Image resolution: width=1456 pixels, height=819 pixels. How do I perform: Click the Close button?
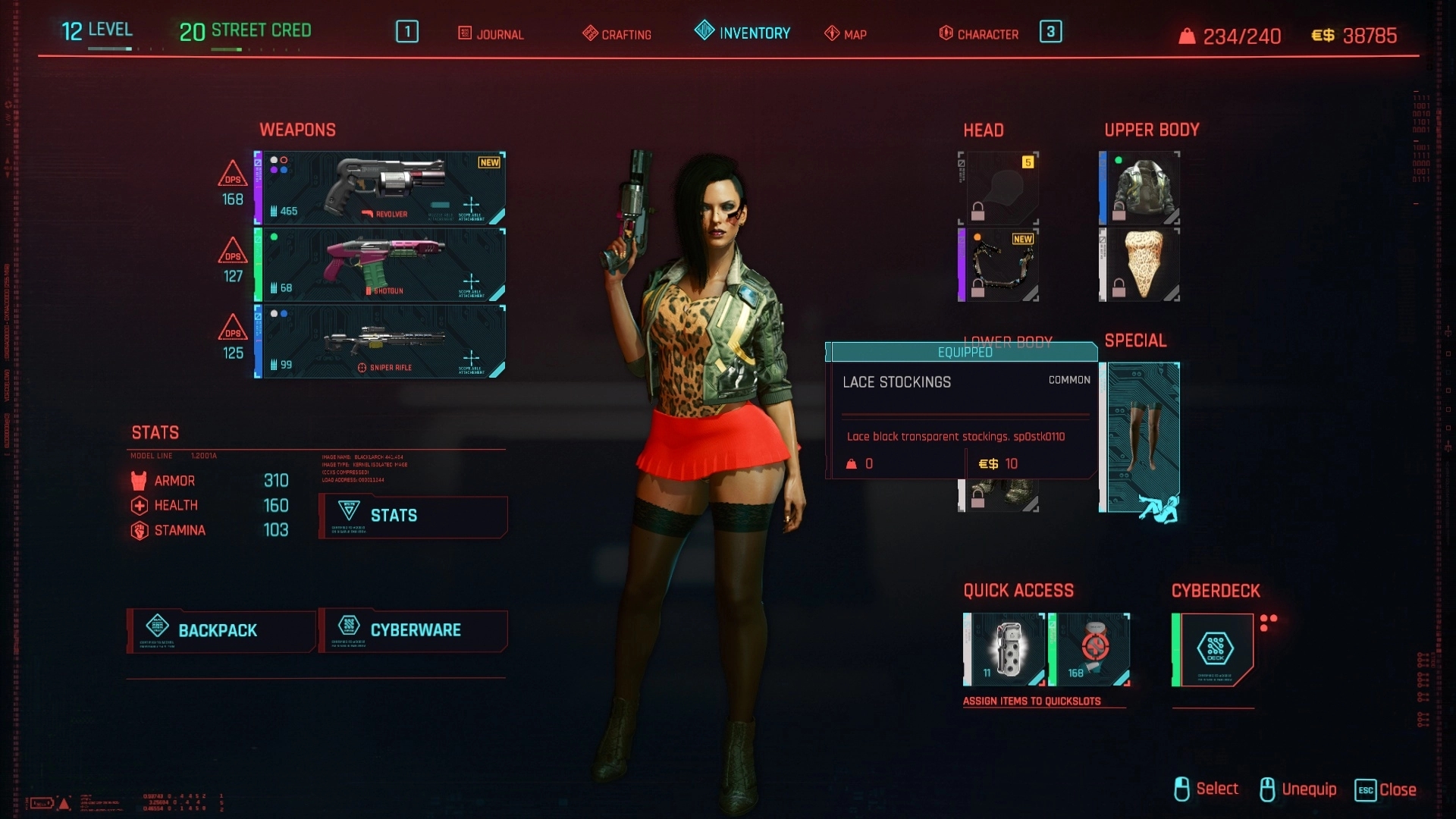(x=1386, y=789)
